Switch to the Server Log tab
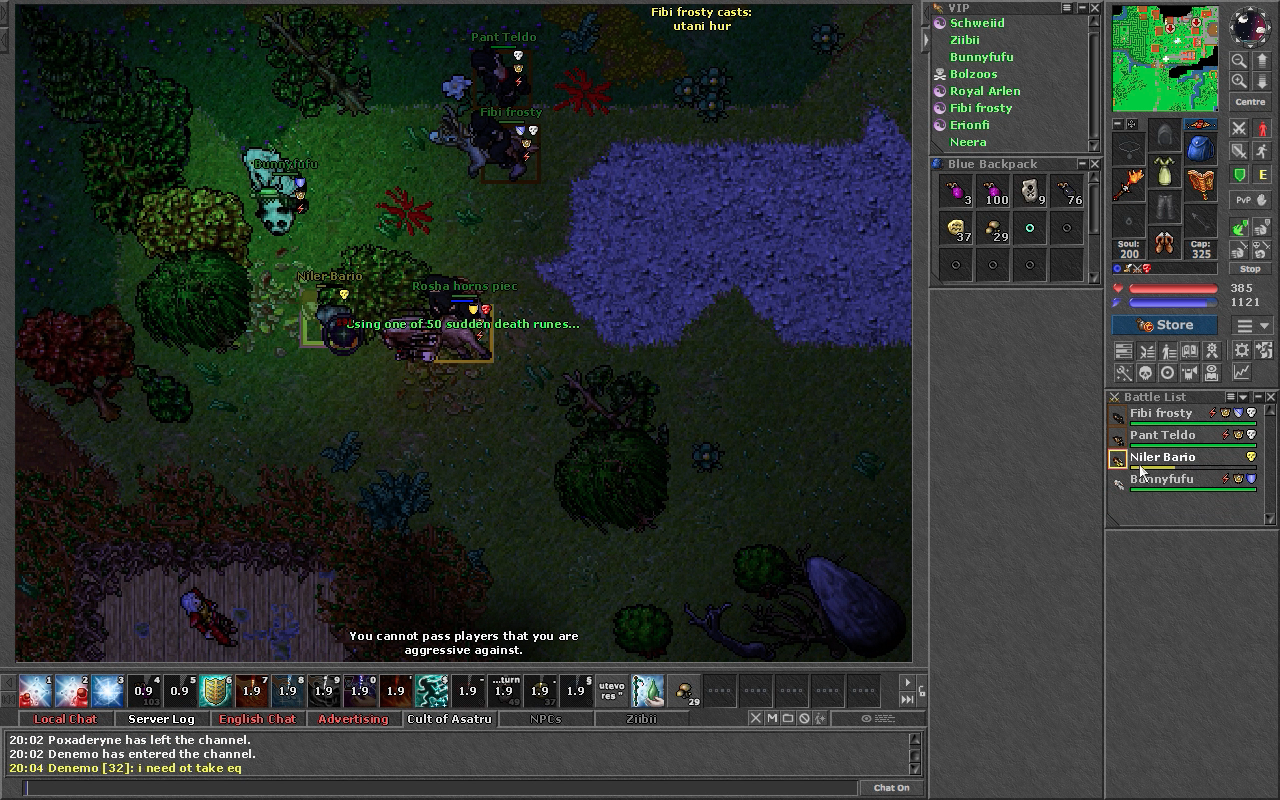 pos(161,719)
